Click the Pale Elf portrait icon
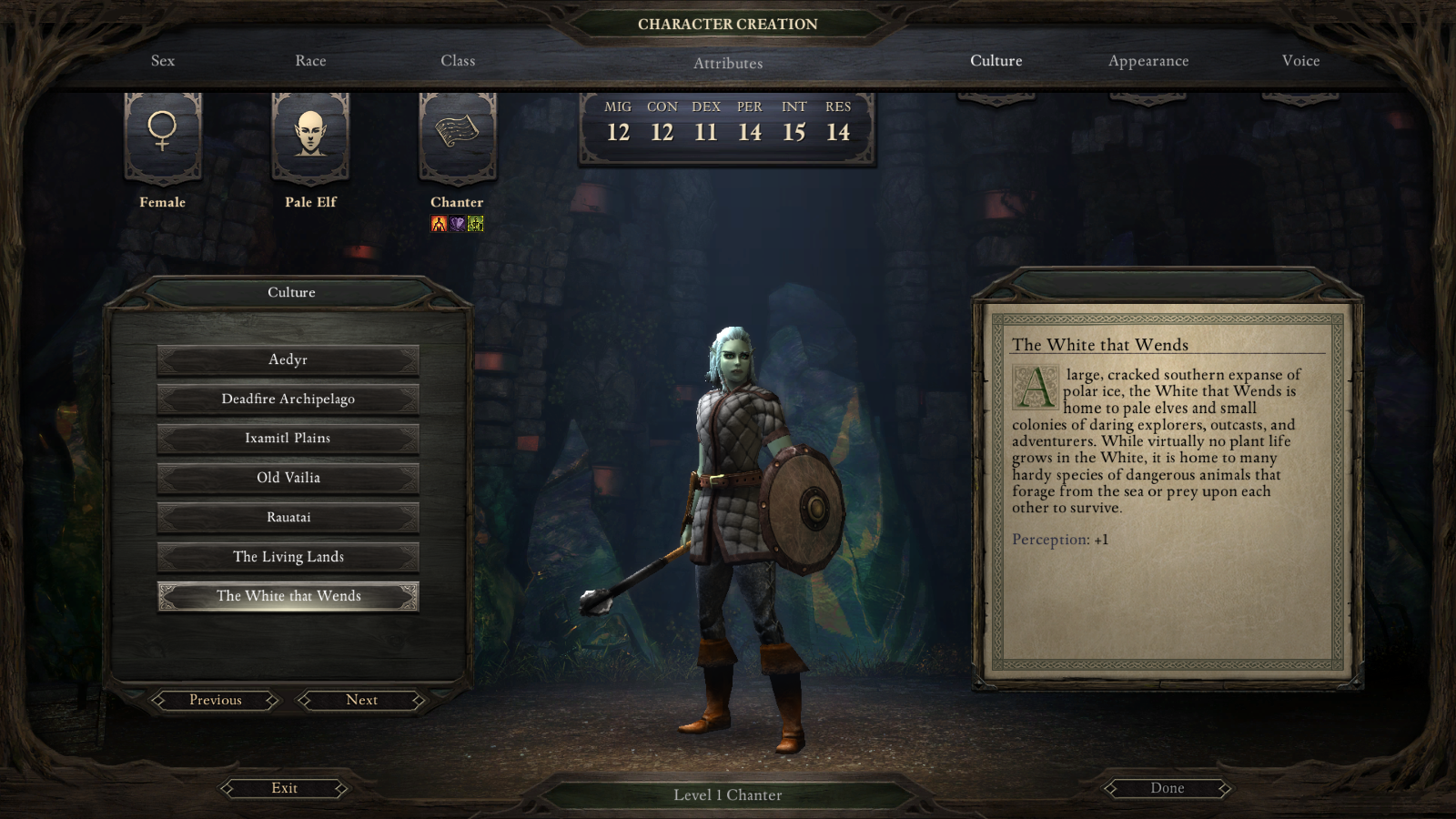This screenshot has width=1456, height=819. click(310, 133)
